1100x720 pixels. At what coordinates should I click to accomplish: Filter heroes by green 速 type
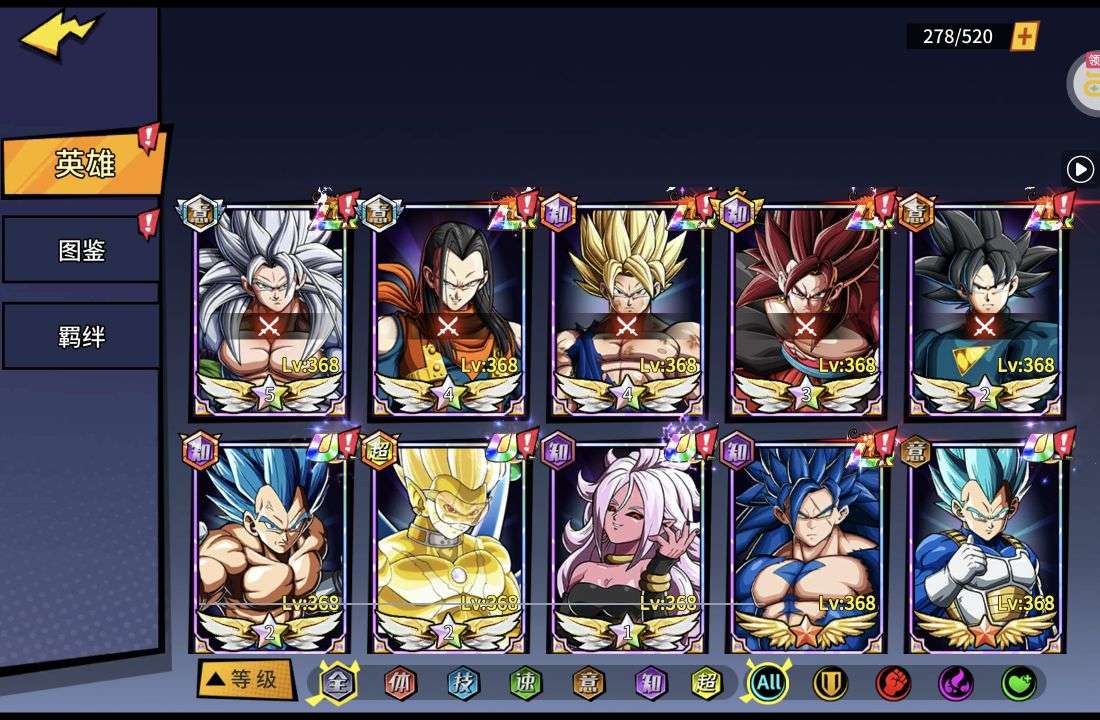pyautogui.click(x=525, y=683)
